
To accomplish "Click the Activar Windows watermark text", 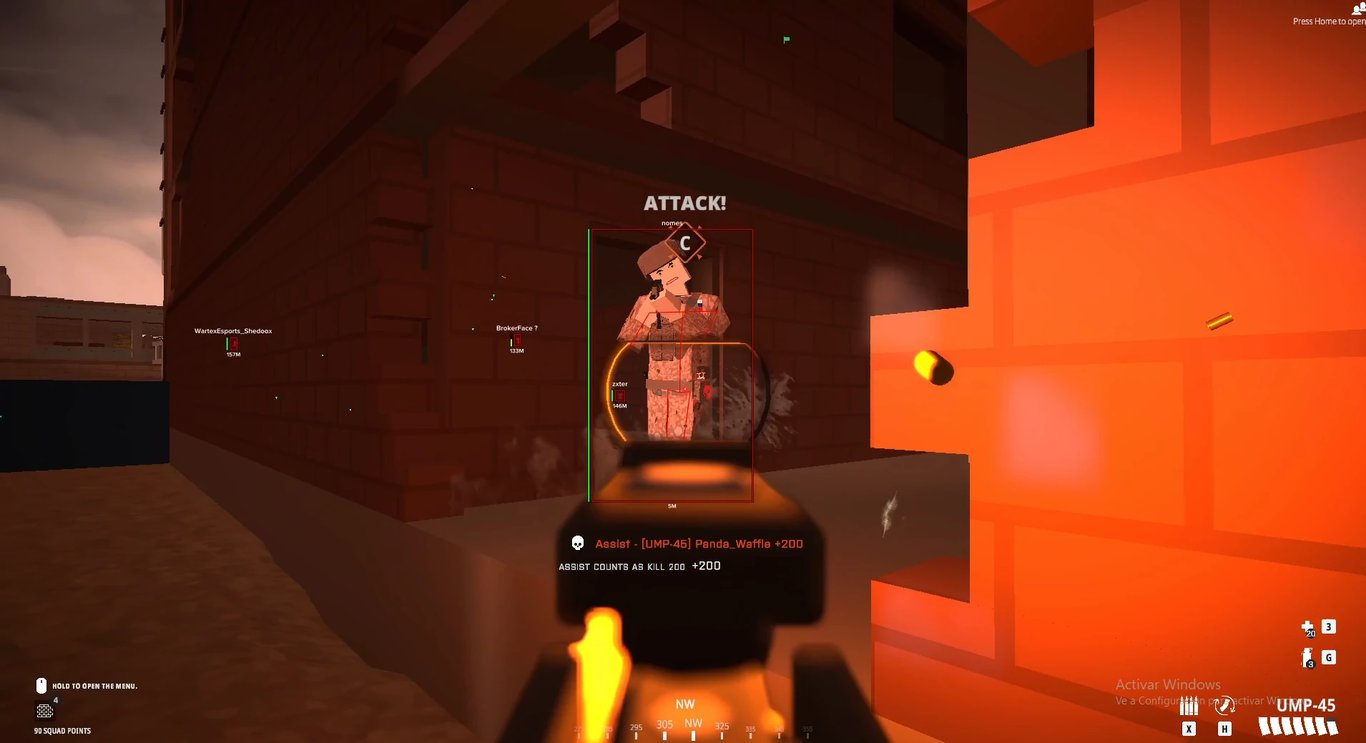I will point(1168,684).
